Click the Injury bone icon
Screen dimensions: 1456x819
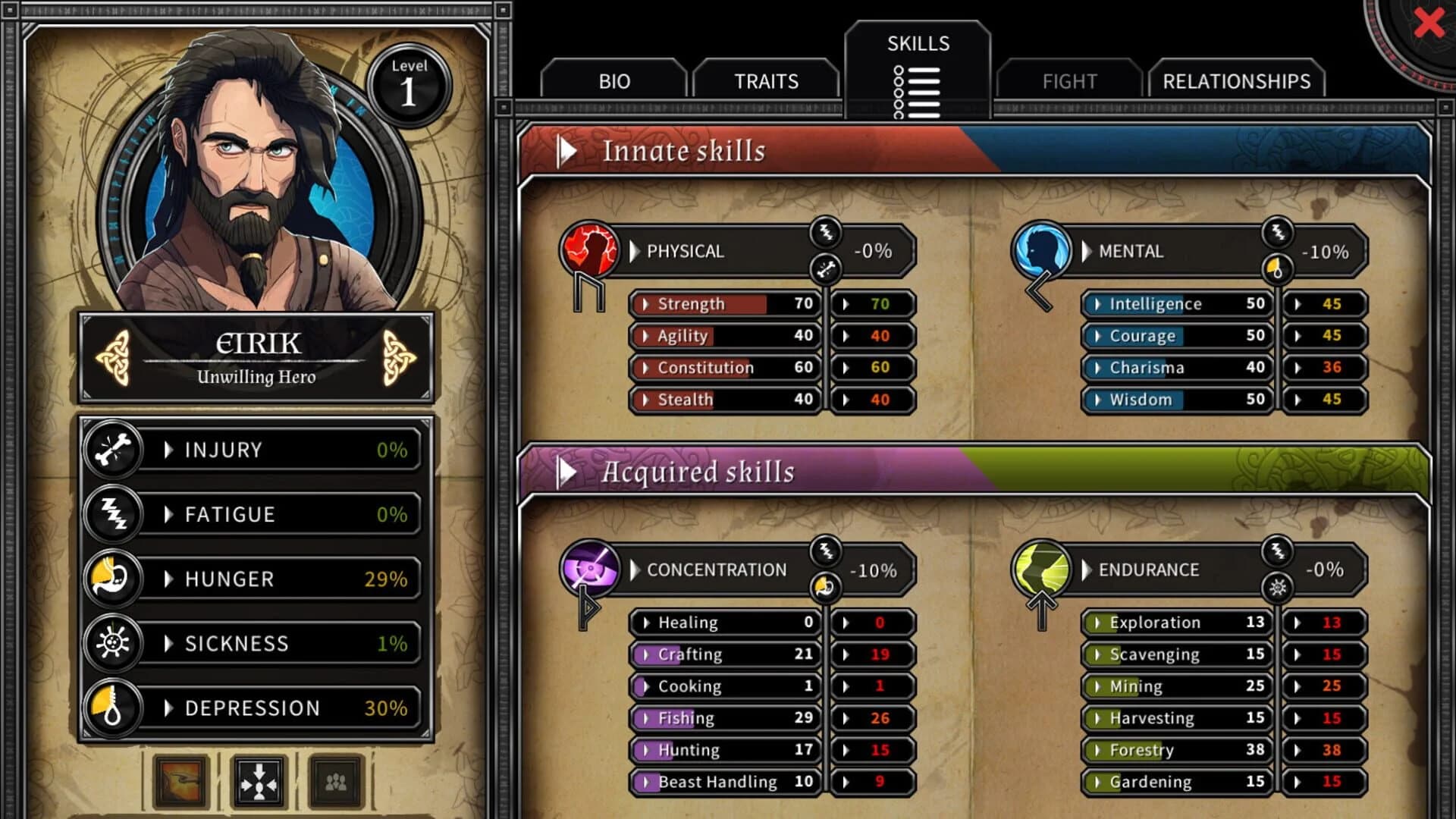coord(114,450)
